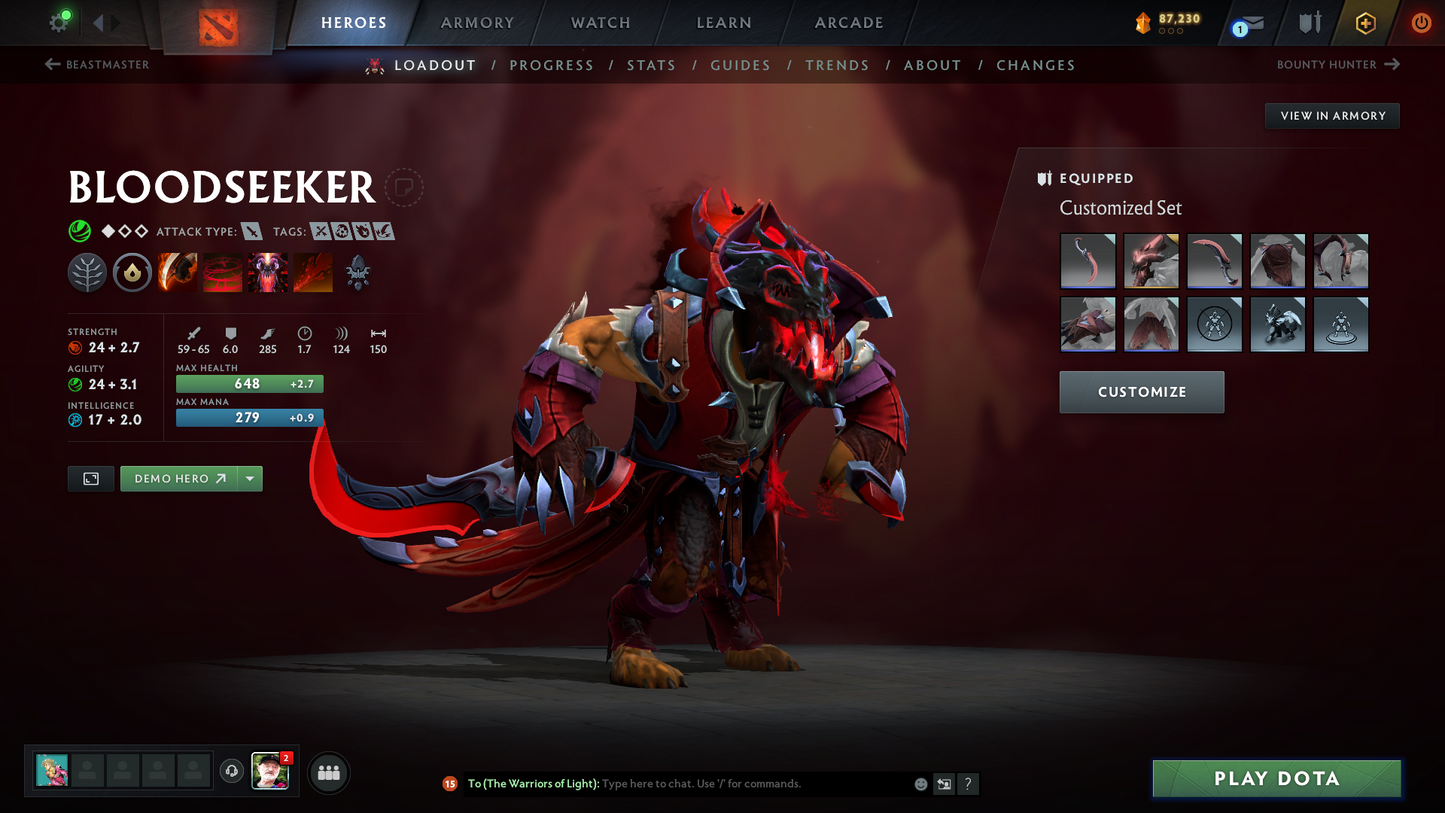Click the Blood Rite ability icon
Screen dimensions: 1445x813
[x=222, y=272]
